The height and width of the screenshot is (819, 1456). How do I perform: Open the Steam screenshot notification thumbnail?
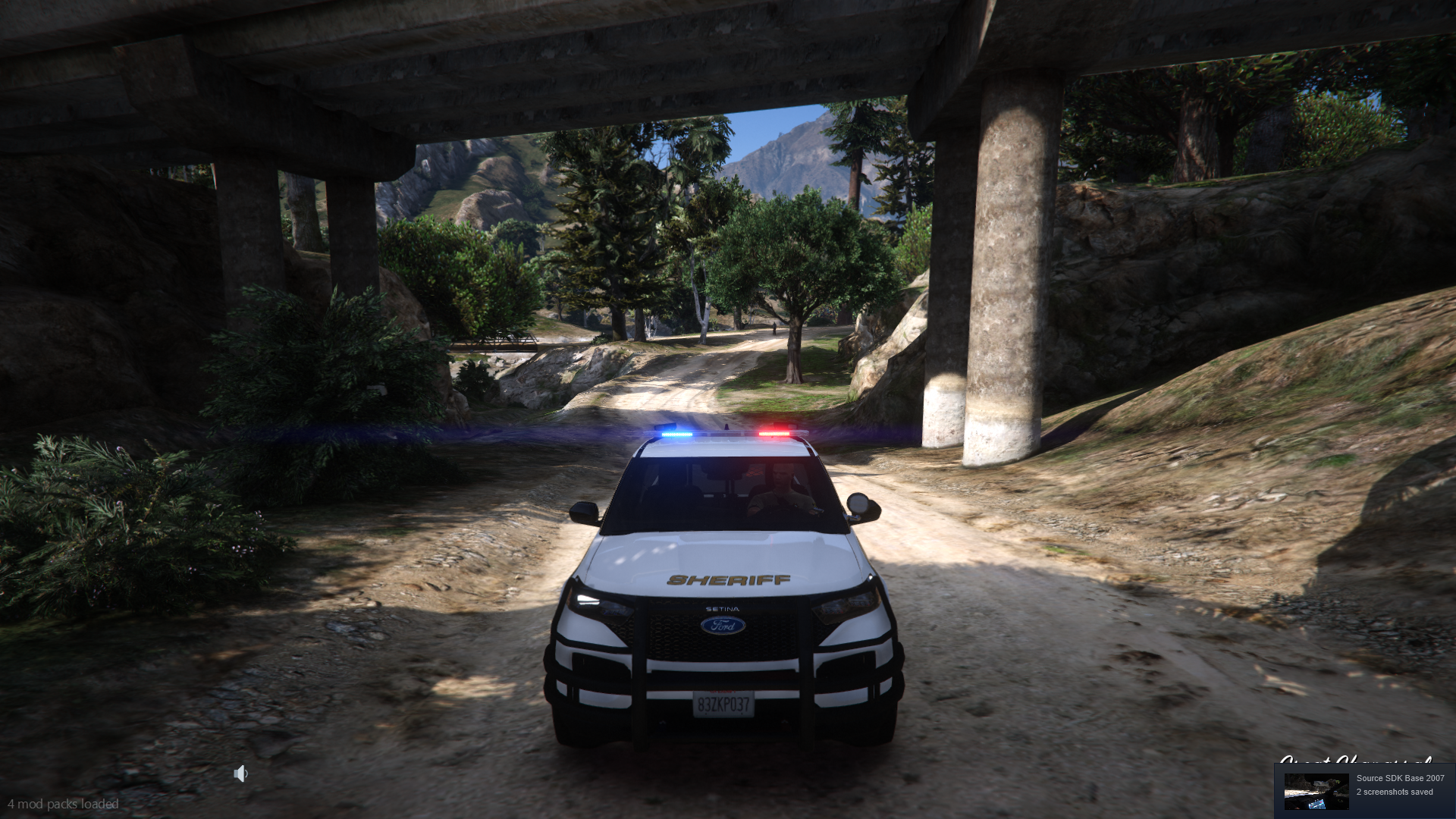1316,791
